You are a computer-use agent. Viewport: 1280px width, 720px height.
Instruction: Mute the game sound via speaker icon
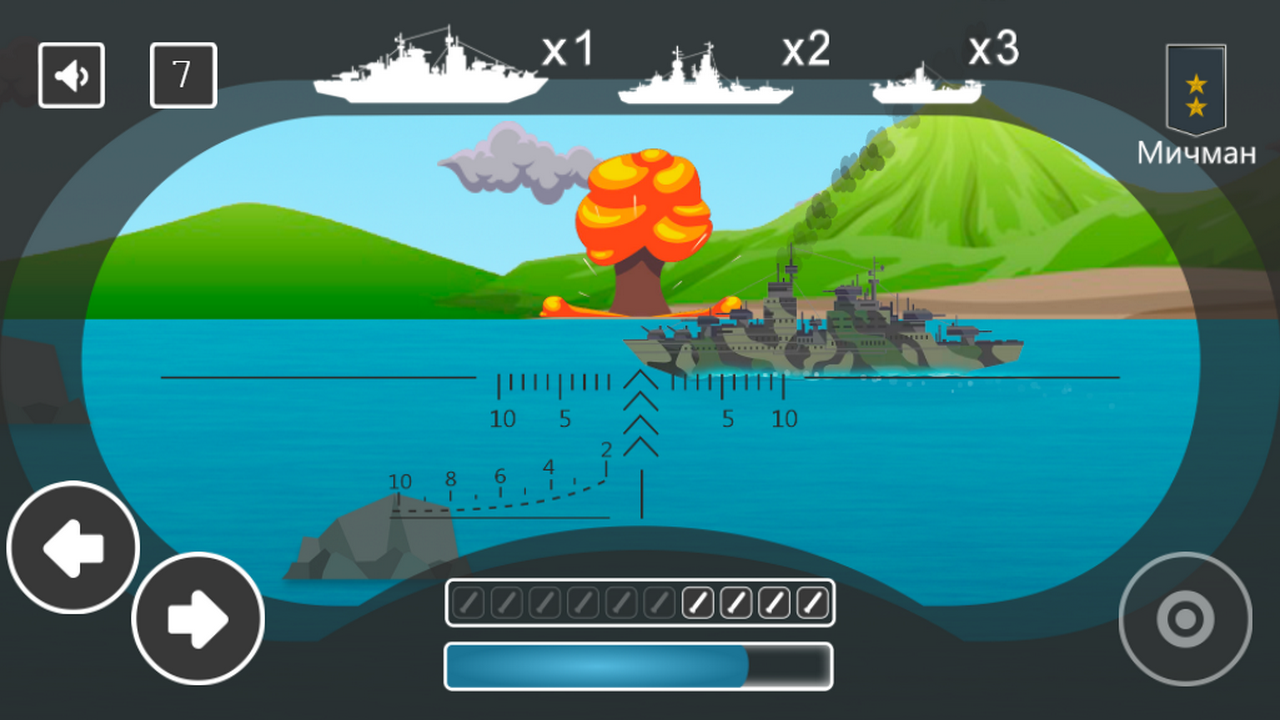pyautogui.click(x=71, y=75)
